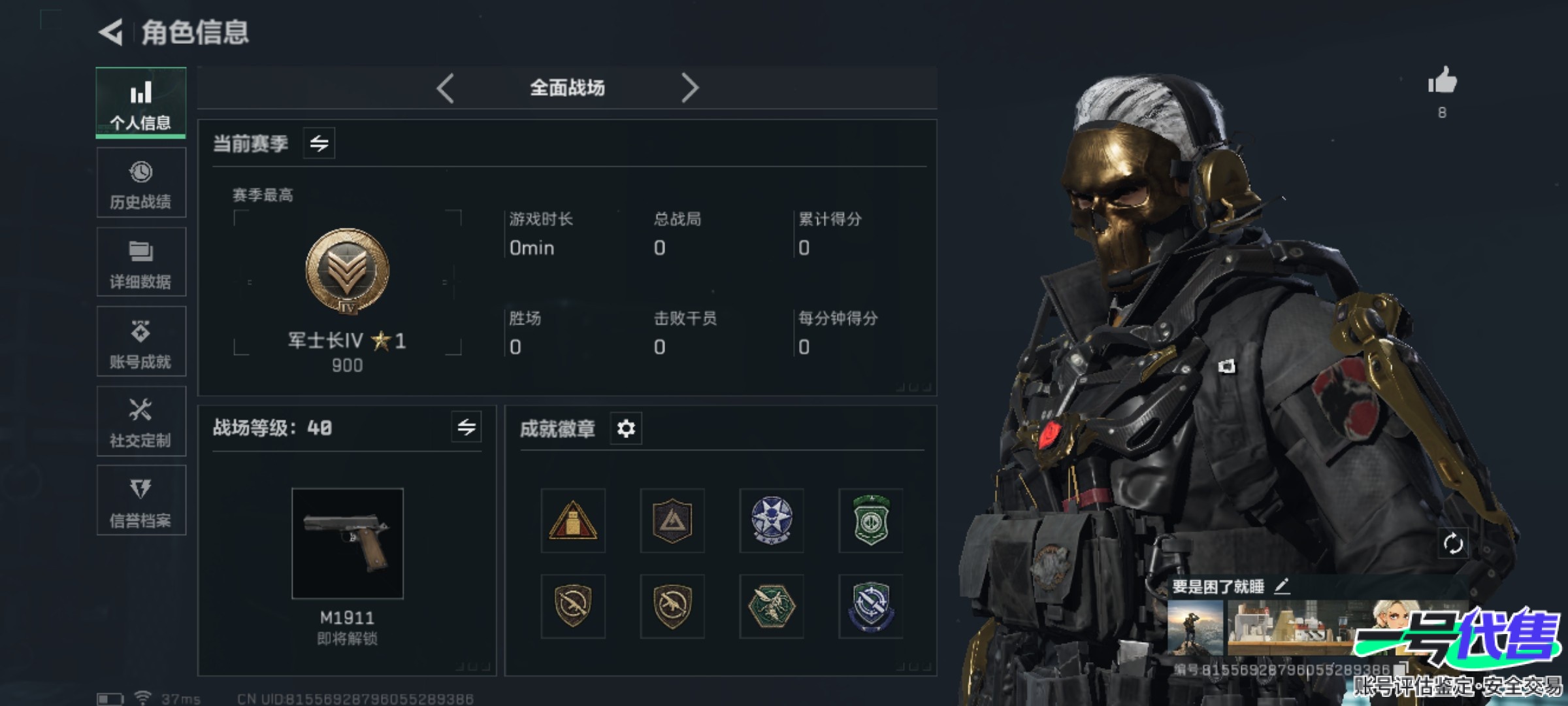
Task: Copy the player ID using the copy icon
Action: tap(1399, 669)
